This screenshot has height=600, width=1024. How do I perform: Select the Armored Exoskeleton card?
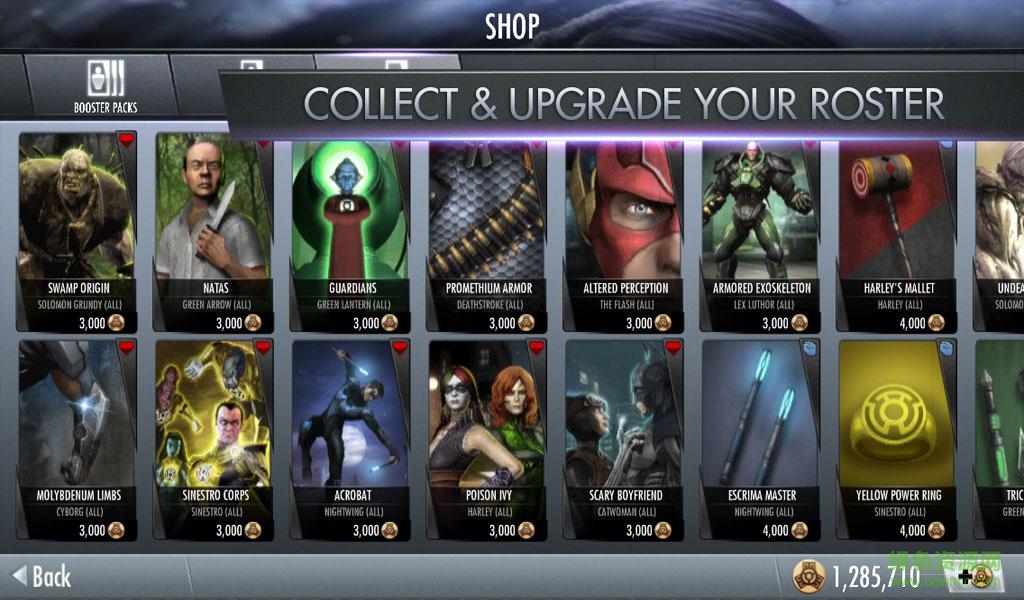coord(761,232)
